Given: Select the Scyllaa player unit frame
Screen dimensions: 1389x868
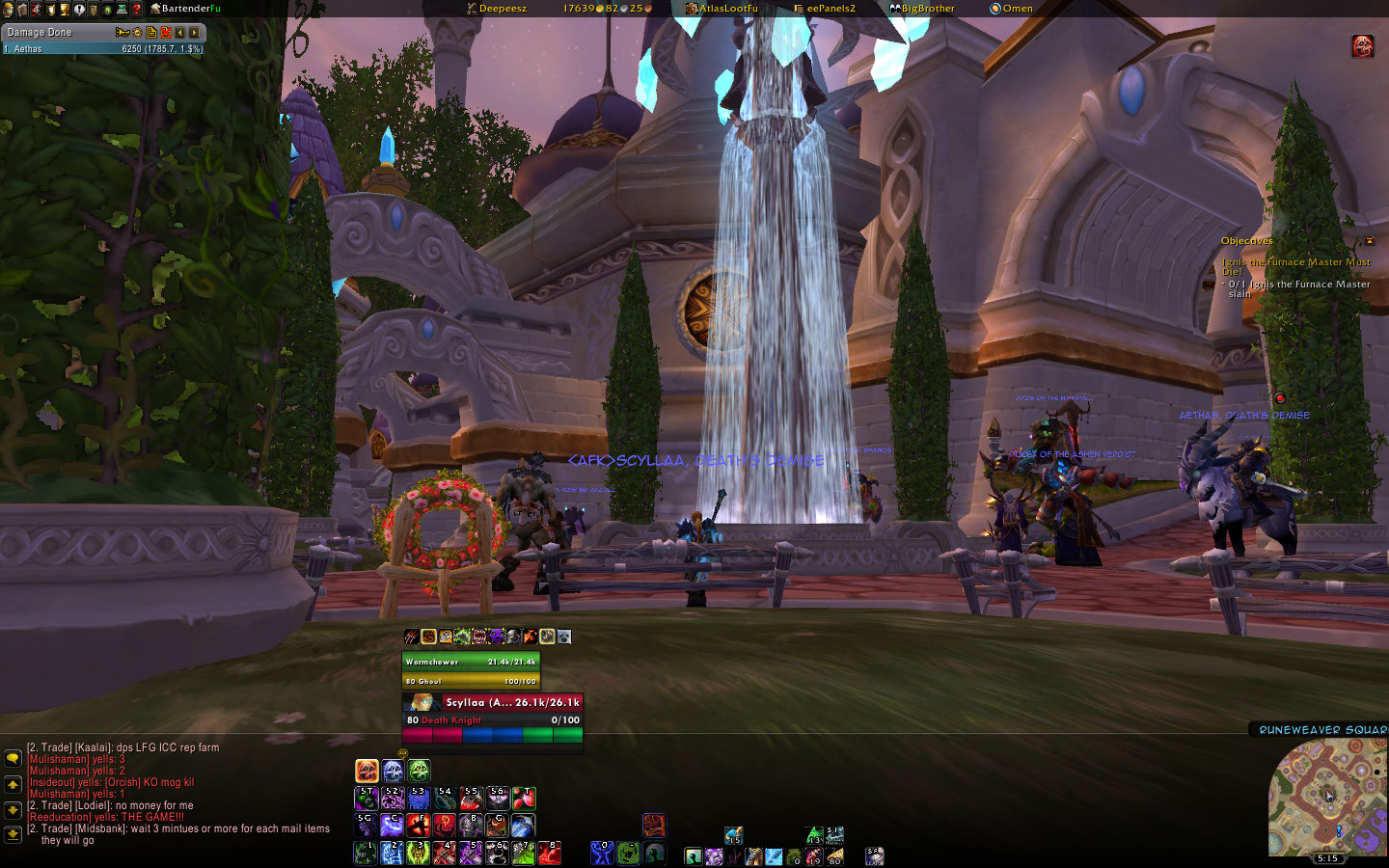Looking at the screenshot, I should 492,711.
